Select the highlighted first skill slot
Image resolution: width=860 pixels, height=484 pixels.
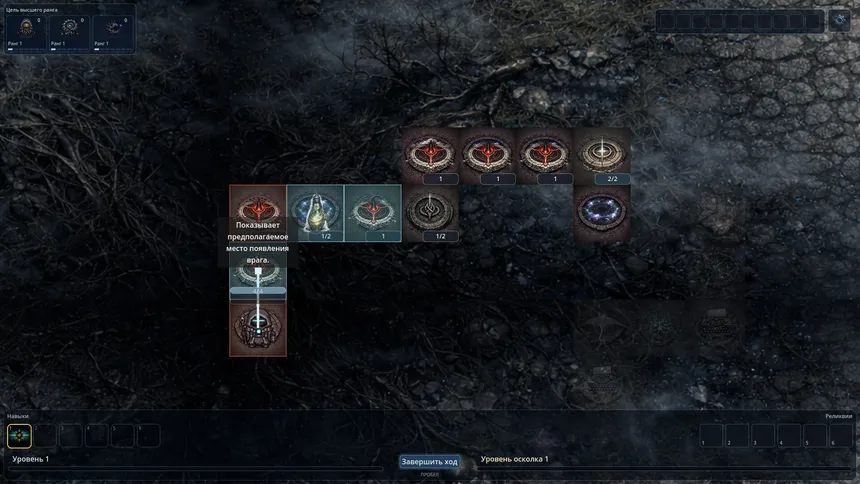tap(20, 436)
